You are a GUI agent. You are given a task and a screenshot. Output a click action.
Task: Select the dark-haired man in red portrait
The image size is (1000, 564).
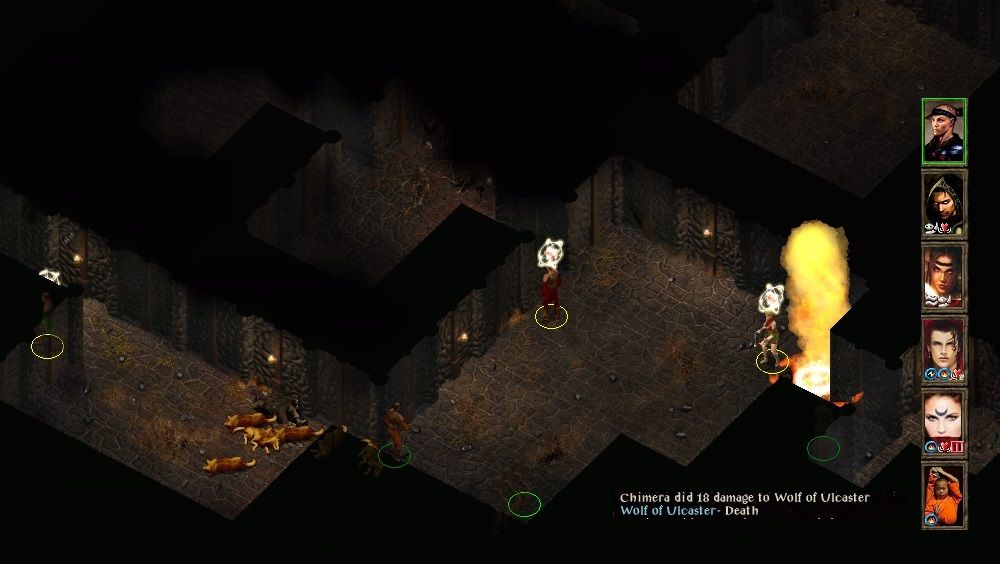[x=943, y=350]
